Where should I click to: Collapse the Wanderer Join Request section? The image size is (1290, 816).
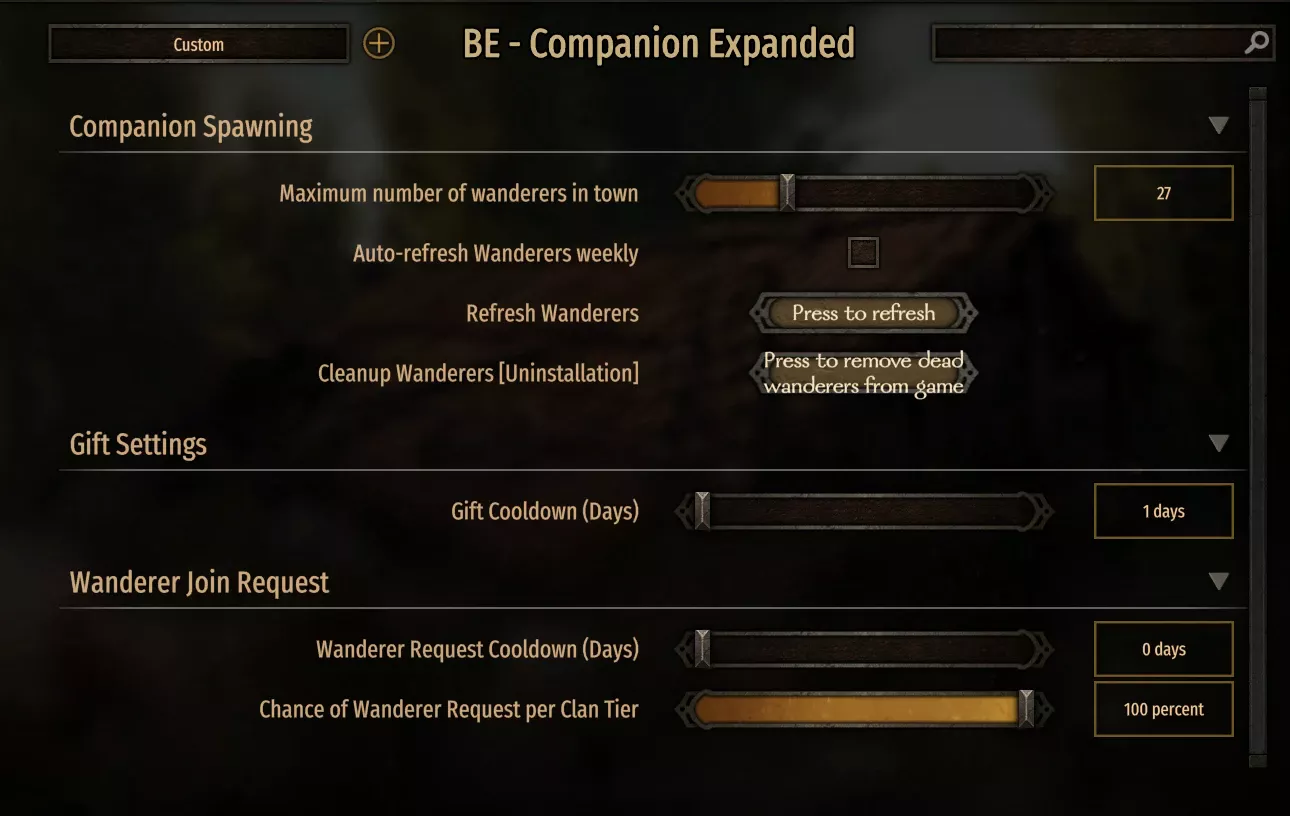[x=1219, y=580]
